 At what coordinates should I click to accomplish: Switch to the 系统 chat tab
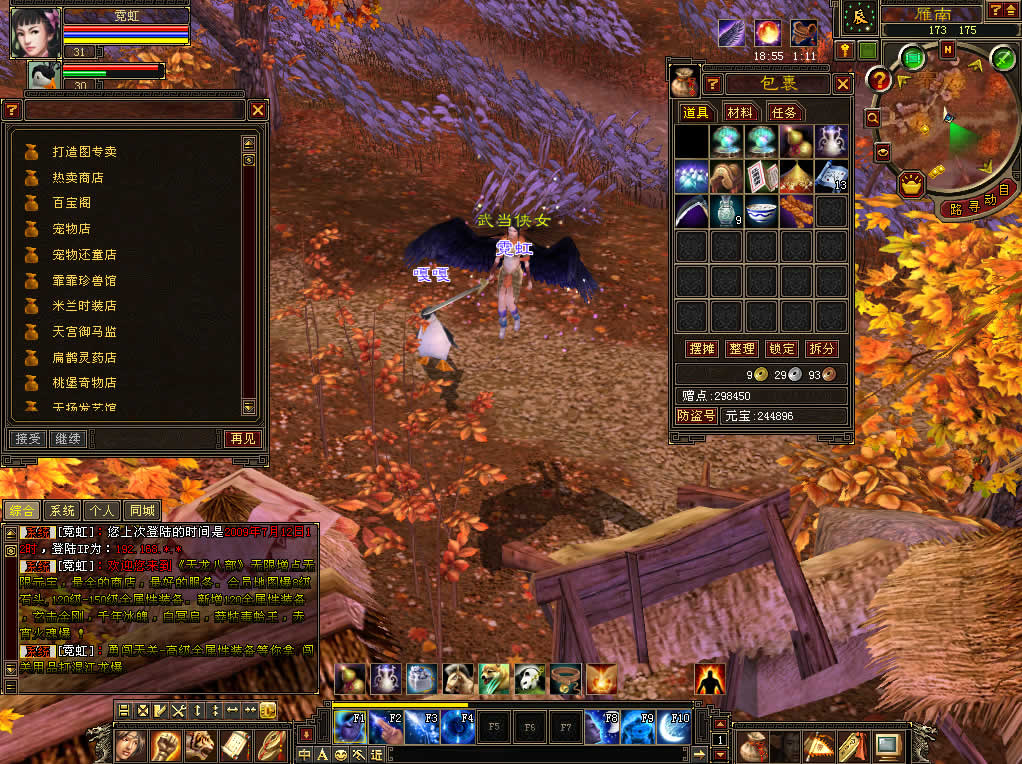pos(61,511)
